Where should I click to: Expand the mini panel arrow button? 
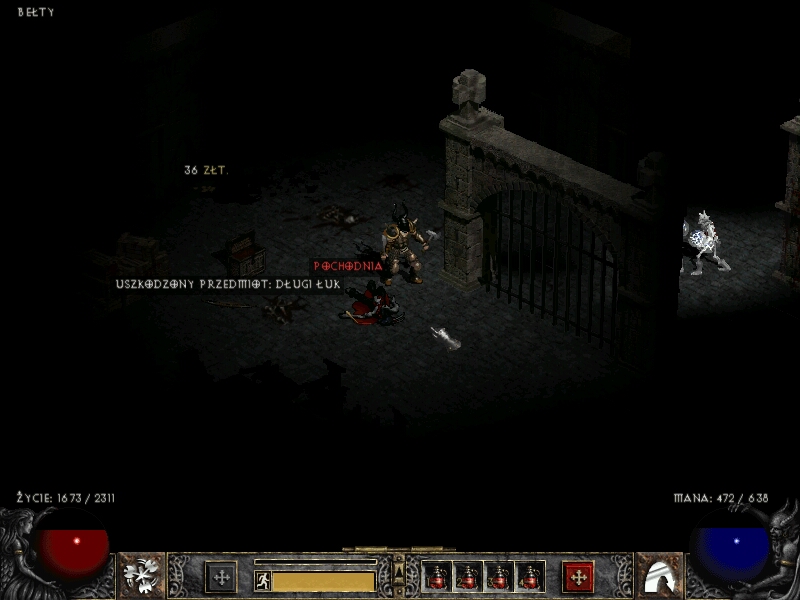coord(399,572)
